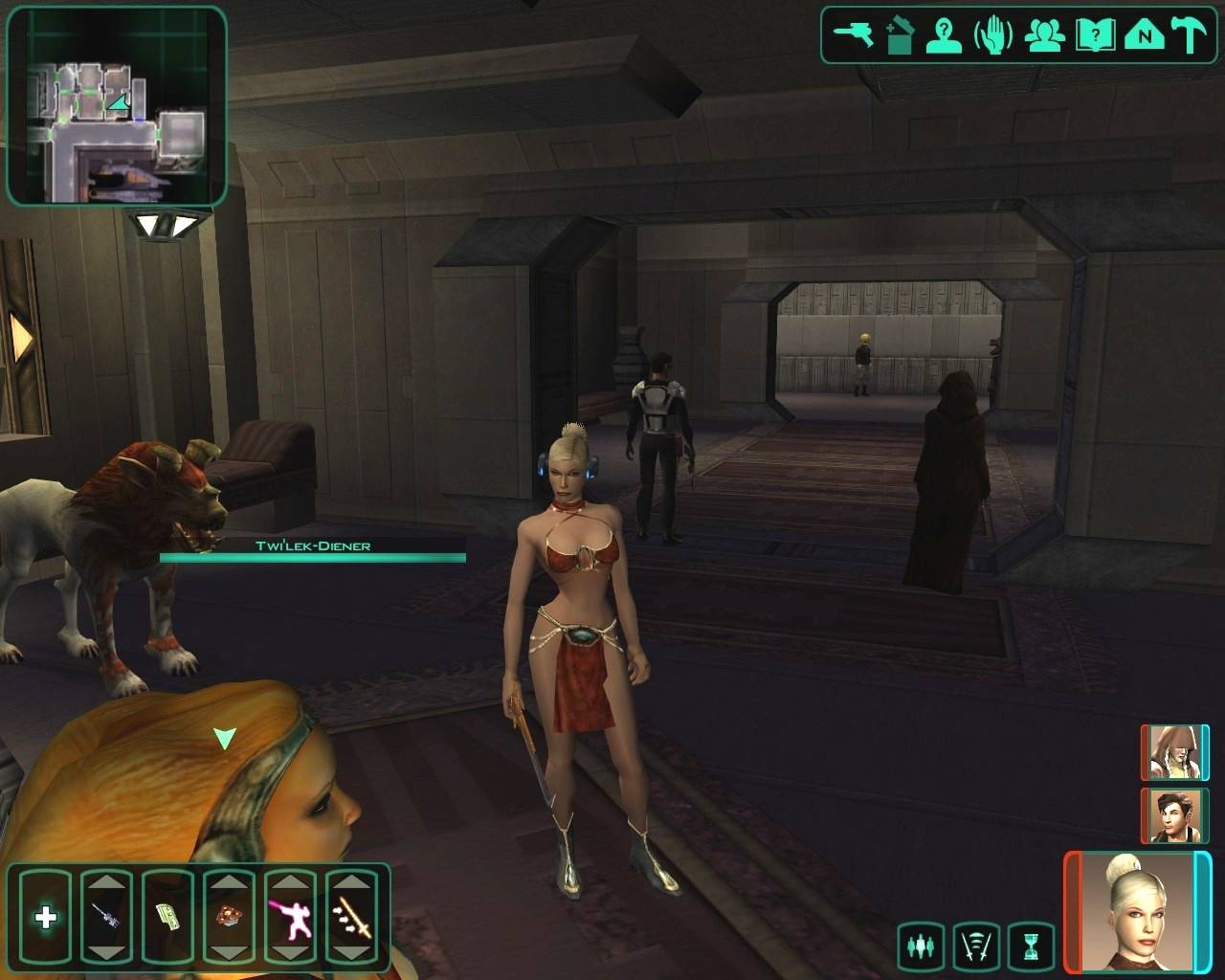The width and height of the screenshot is (1225, 980).
Task: Pause the game with hourglass button
Action: click(x=1031, y=947)
